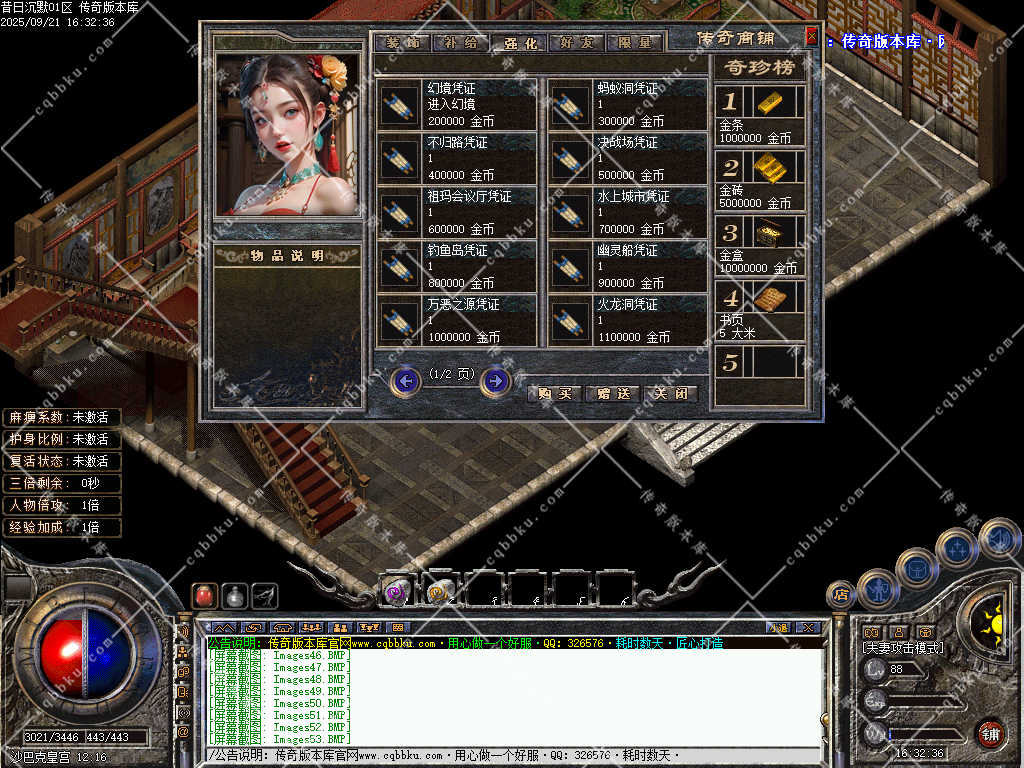Select the 钓鱼岛凭证 listing

(457, 266)
